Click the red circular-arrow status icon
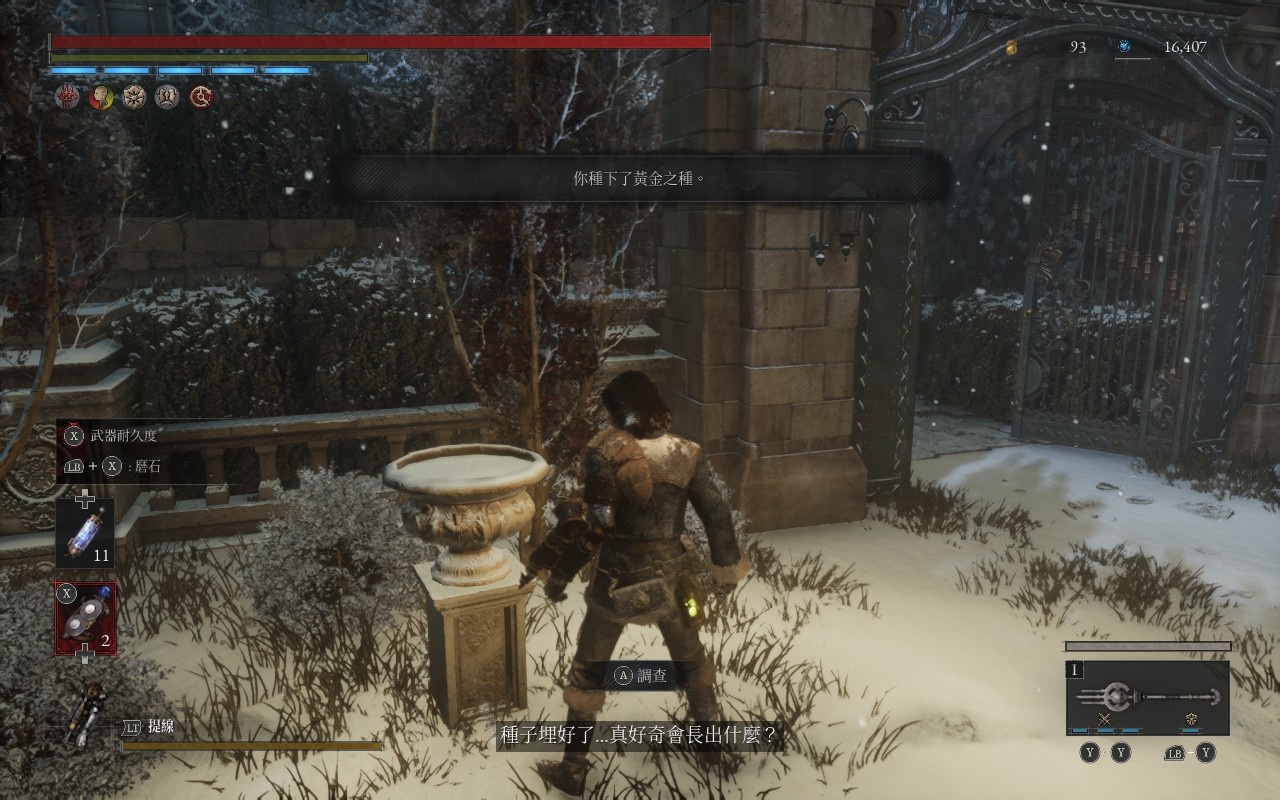Viewport: 1280px width, 800px height. 201,97
